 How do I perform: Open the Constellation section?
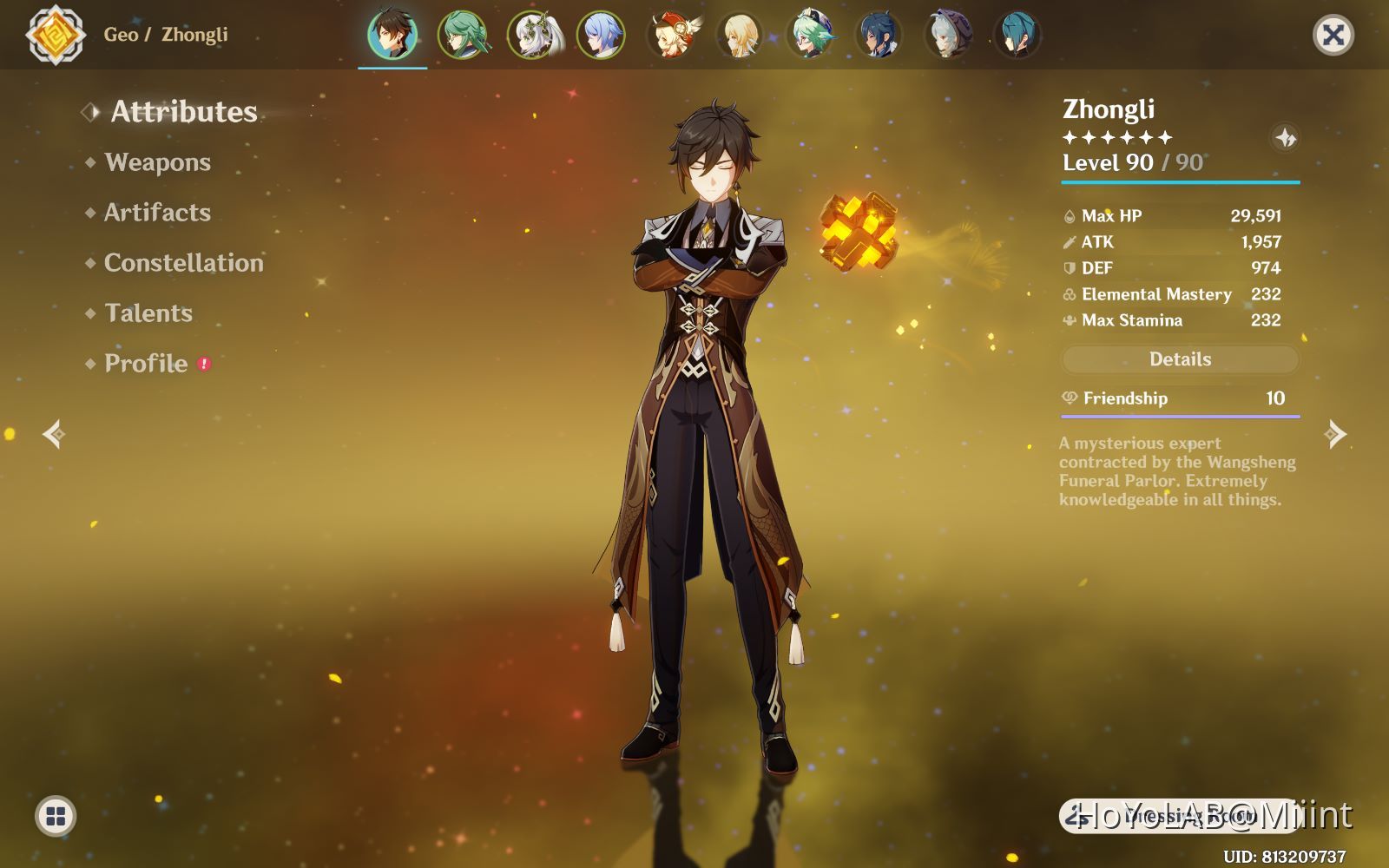[183, 263]
